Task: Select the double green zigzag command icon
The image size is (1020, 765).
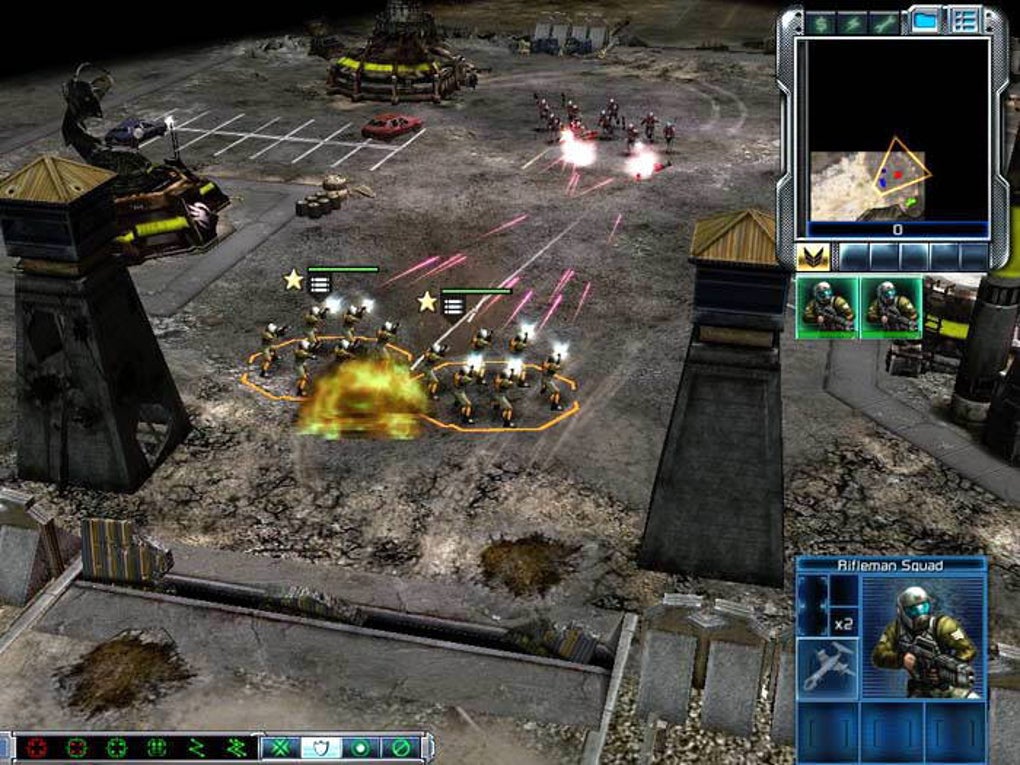Action: (x=235, y=747)
